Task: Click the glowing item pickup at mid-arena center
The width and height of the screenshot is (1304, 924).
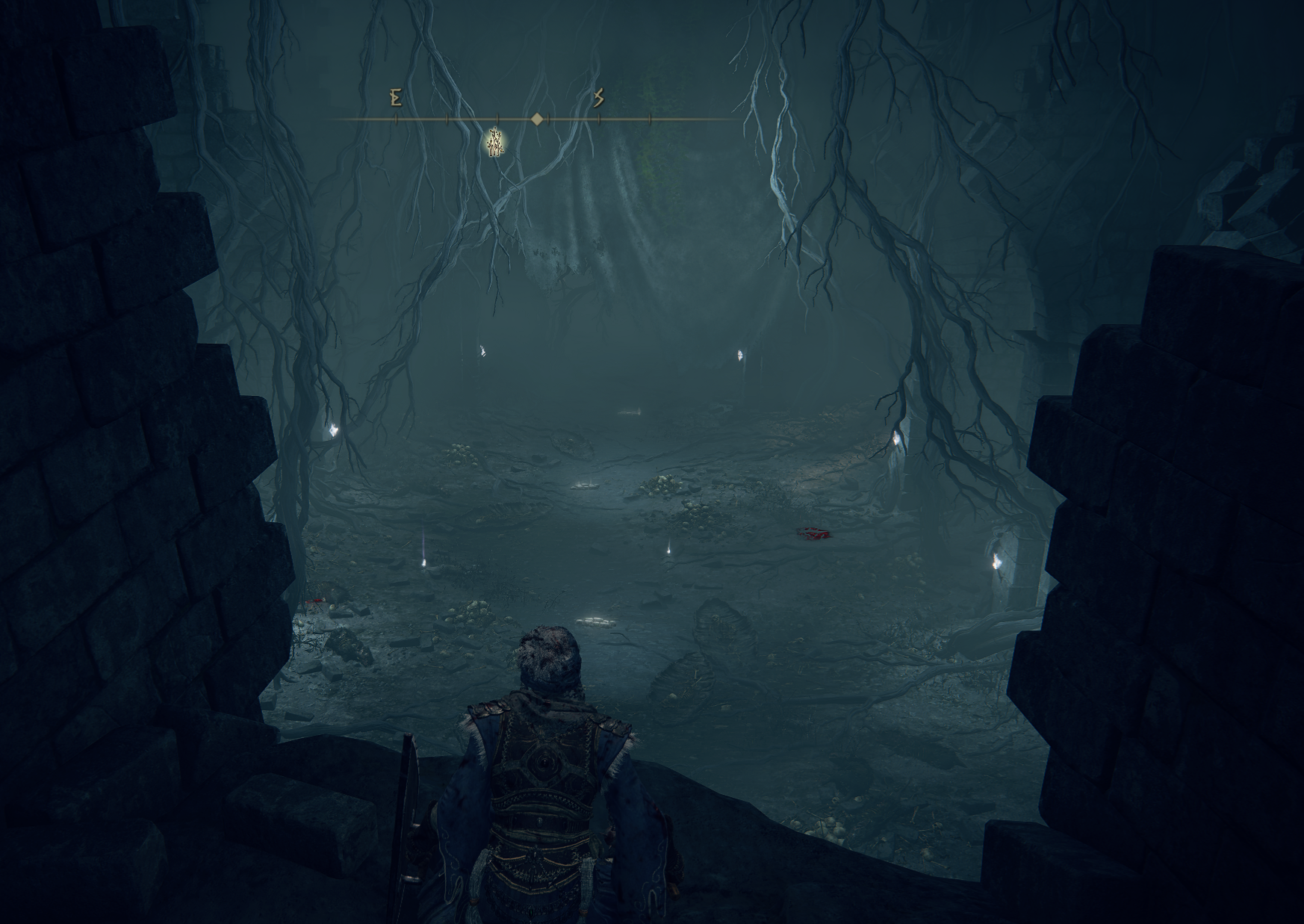Action: (x=586, y=486)
